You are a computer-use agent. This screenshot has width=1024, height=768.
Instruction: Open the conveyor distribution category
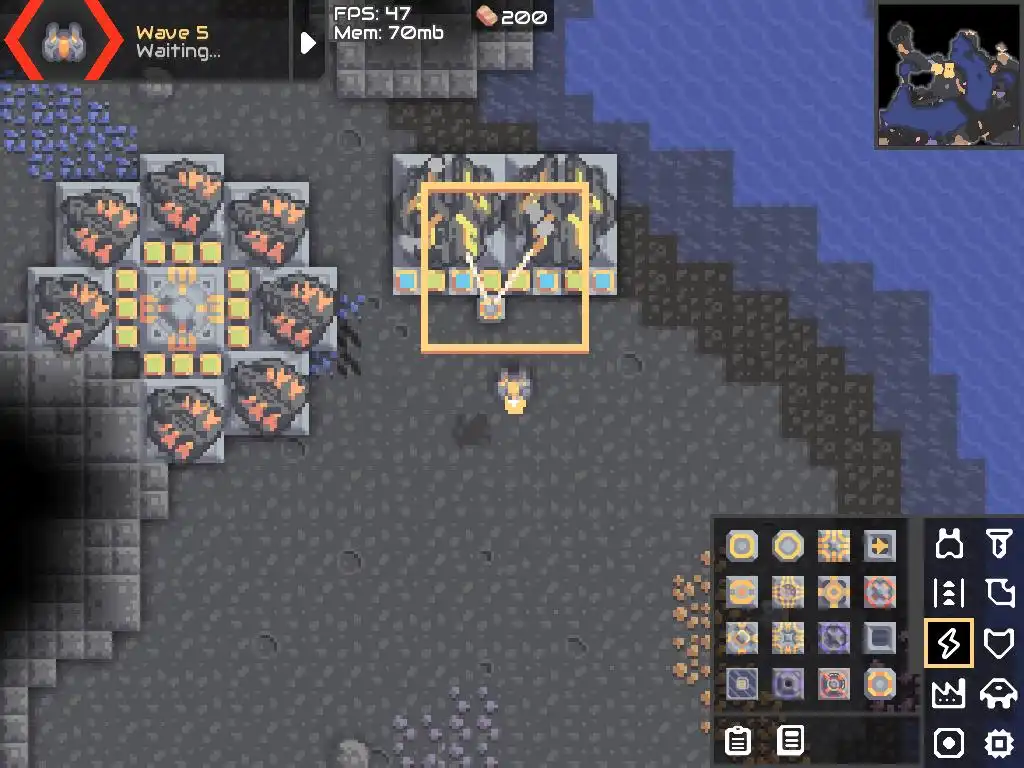[949, 594]
